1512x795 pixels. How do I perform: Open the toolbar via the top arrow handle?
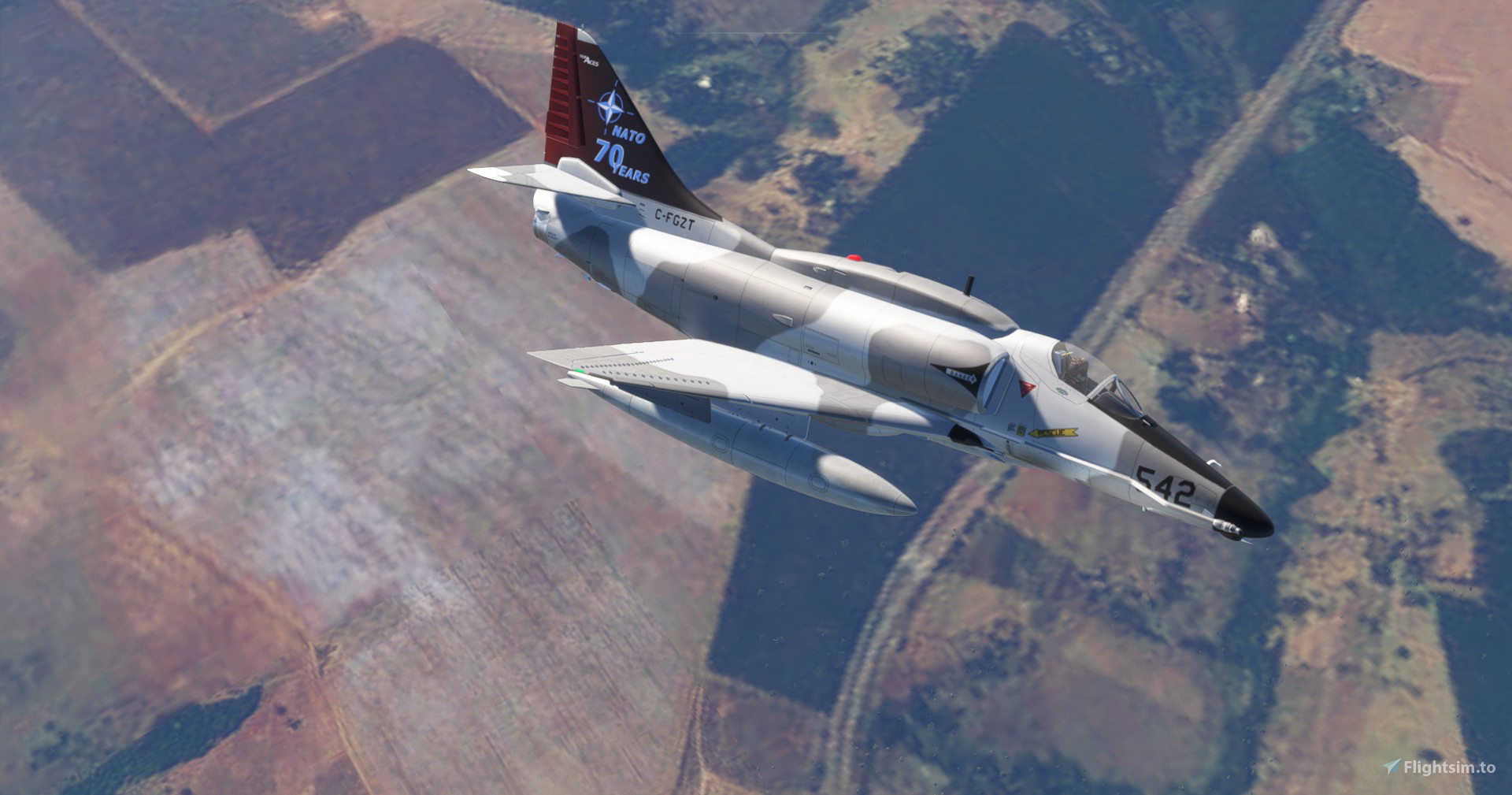756,38
